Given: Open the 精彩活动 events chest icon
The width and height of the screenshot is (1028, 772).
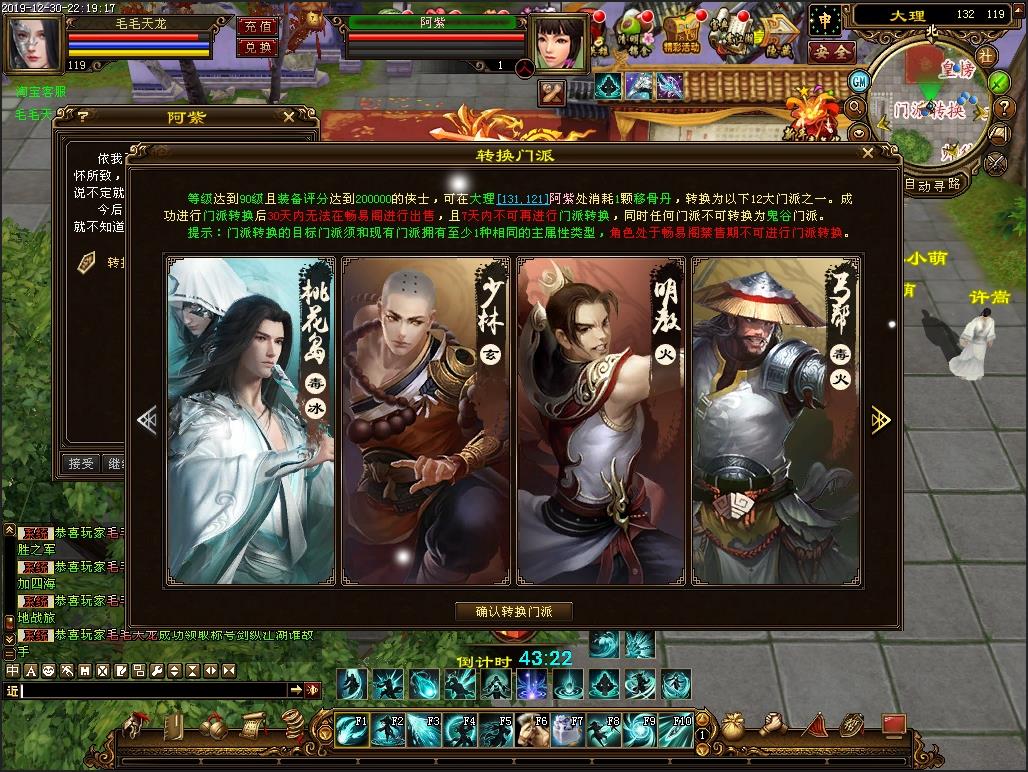Looking at the screenshot, I should point(681,33).
